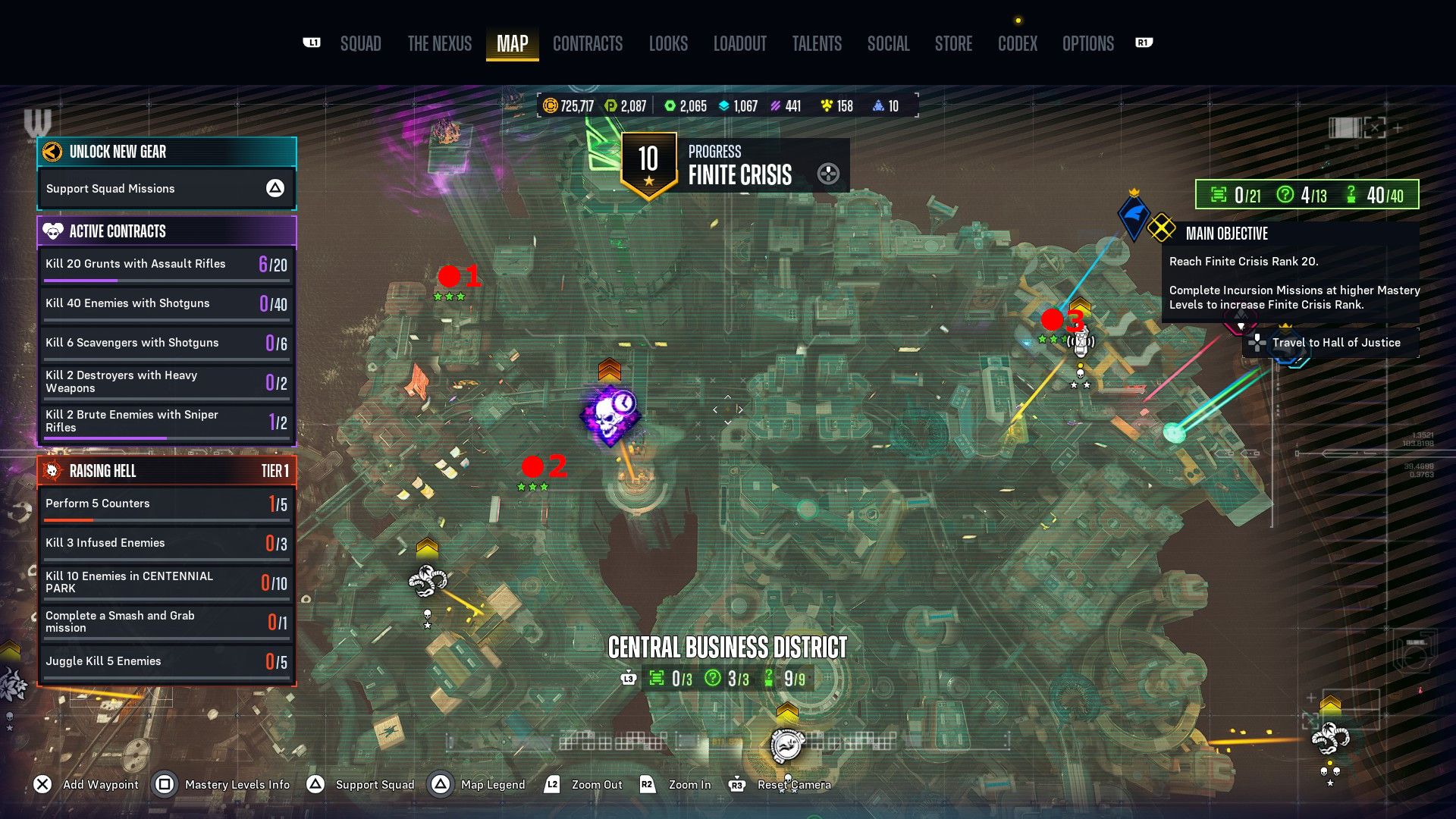Open the CODEX menu tab
Viewport: 1456px width, 819px height.
(1017, 43)
